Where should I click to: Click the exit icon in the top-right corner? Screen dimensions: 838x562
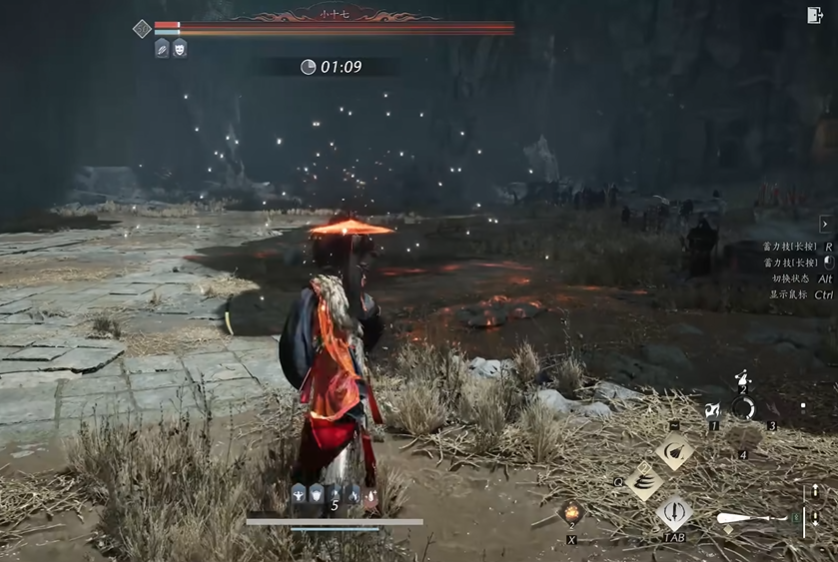(x=814, y=15)
